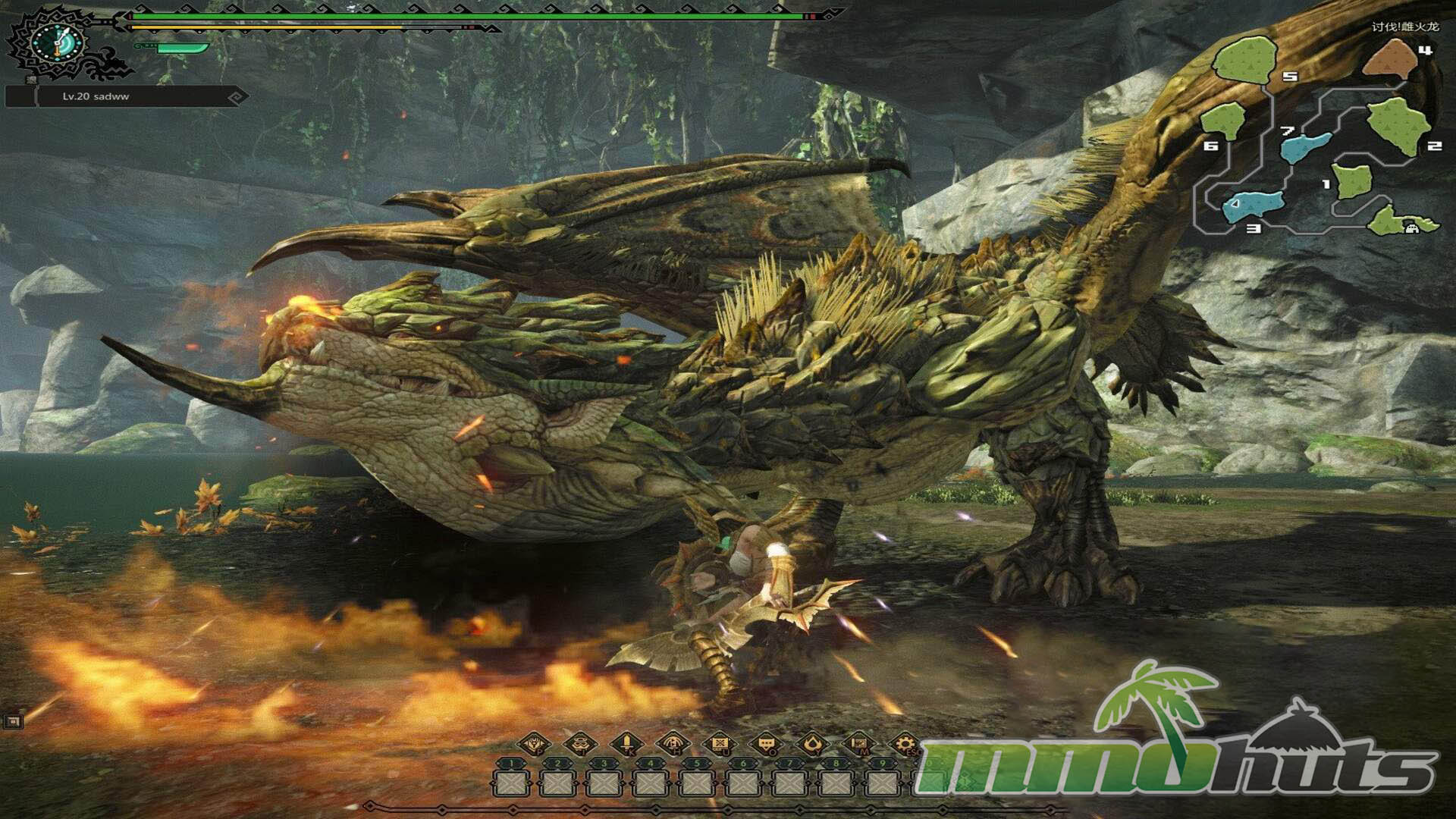This screenshot has width=1456, height=819.
Task: Select brown area 4 on the minimap
Action: click(1390, 59)
